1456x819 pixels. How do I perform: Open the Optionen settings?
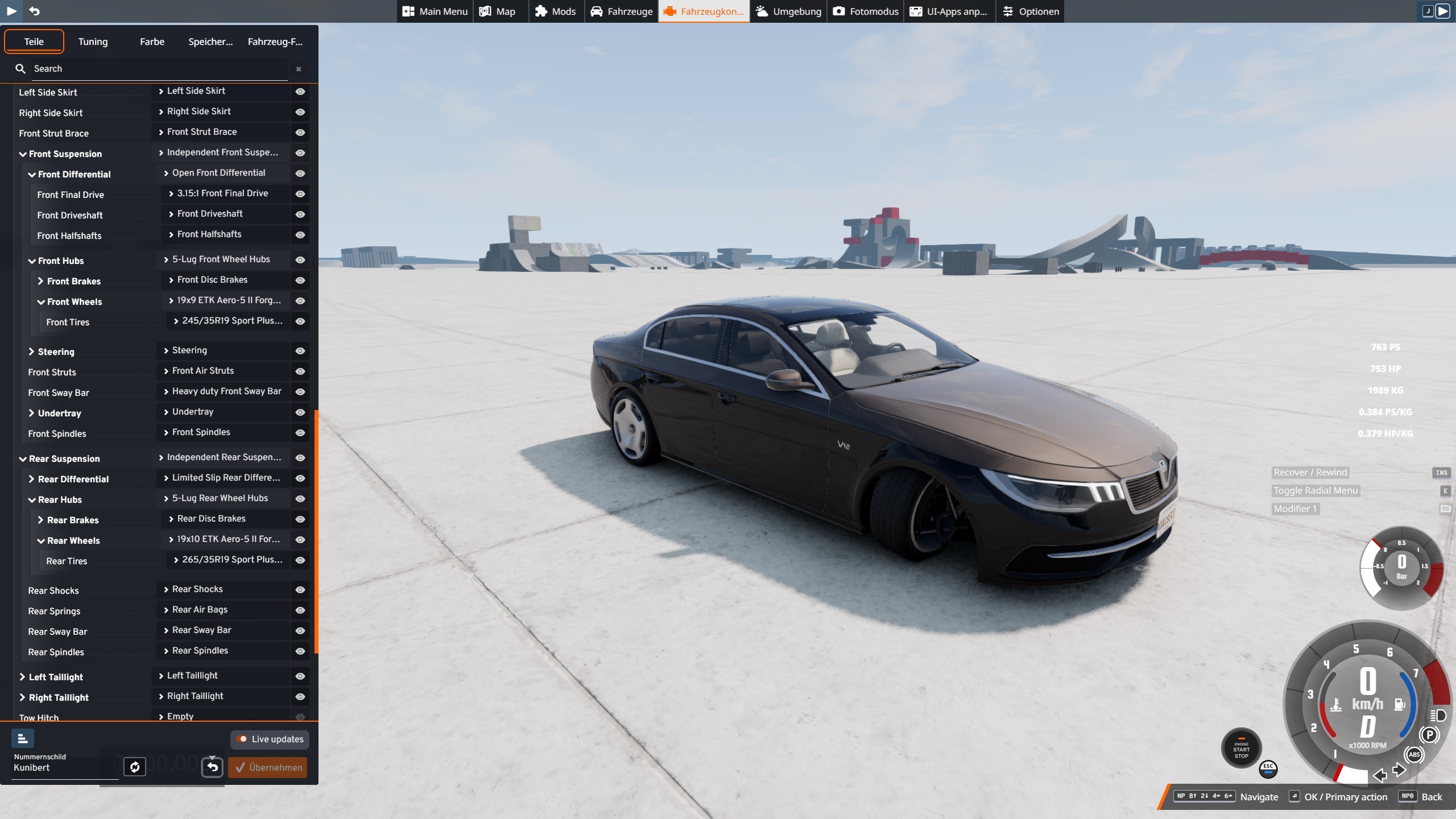coord(1031,11)
